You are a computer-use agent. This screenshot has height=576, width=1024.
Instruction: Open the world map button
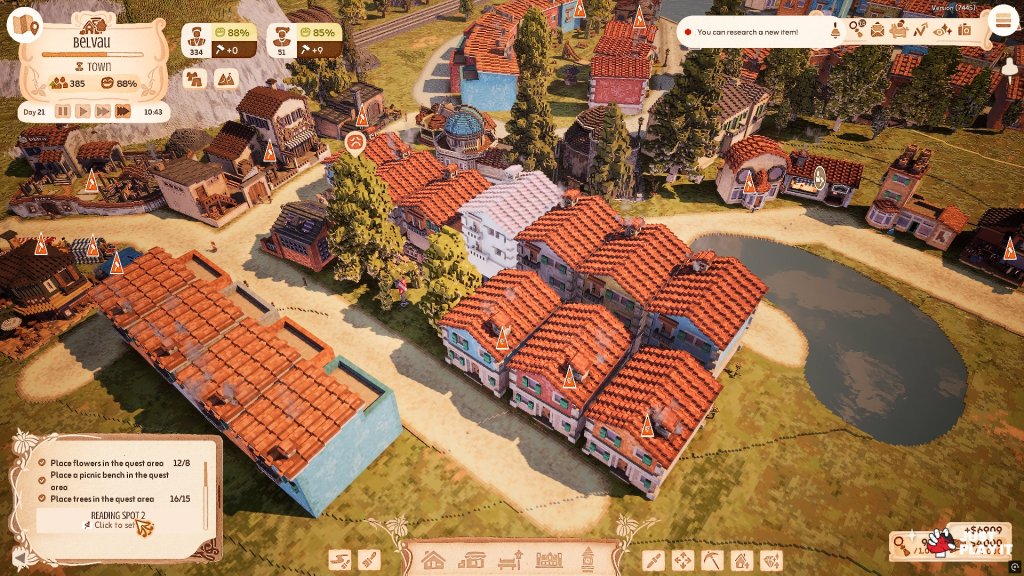(x=25, y=24)
